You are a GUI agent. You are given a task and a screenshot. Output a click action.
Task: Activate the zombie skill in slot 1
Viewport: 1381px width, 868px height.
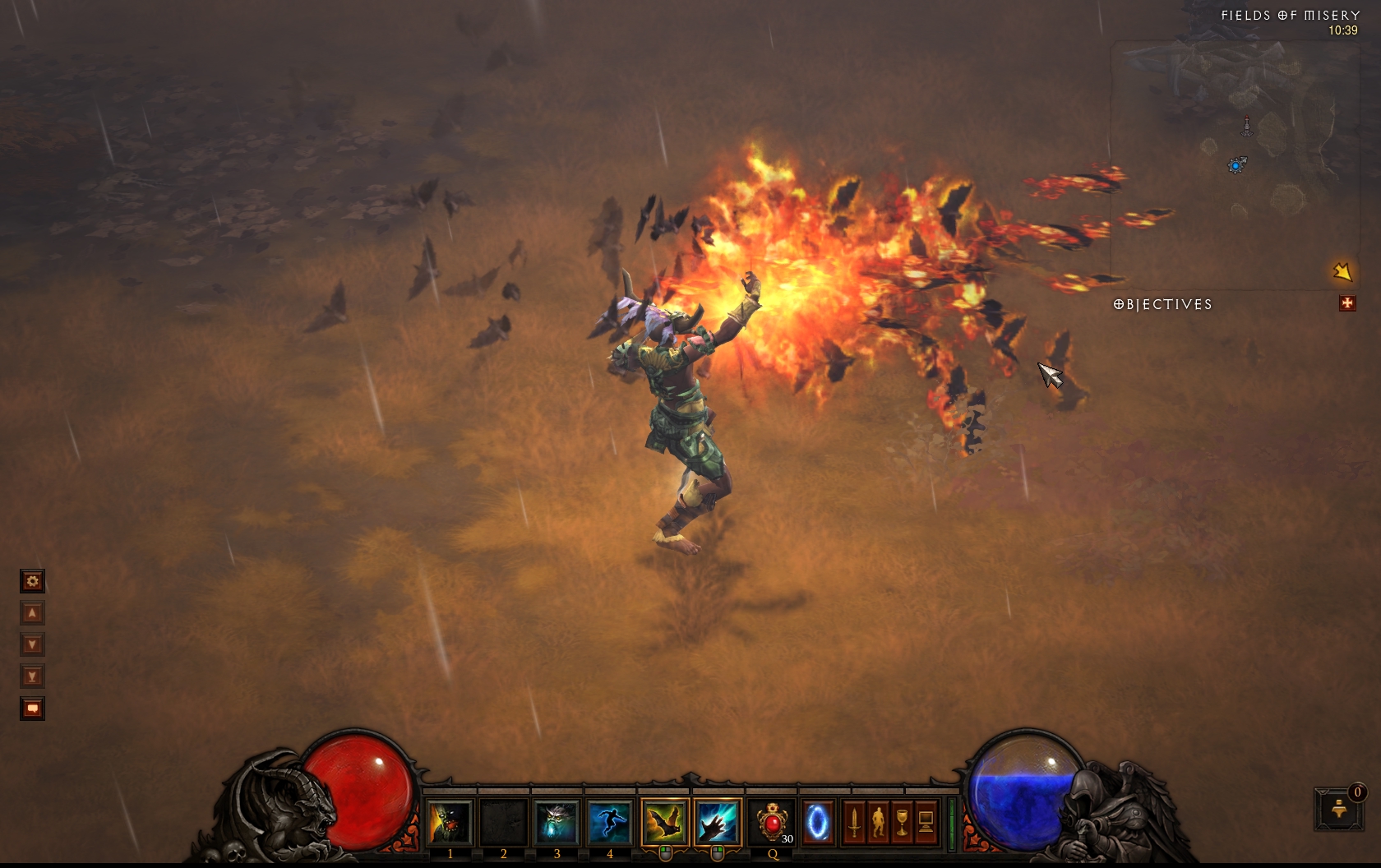point(449,822)
